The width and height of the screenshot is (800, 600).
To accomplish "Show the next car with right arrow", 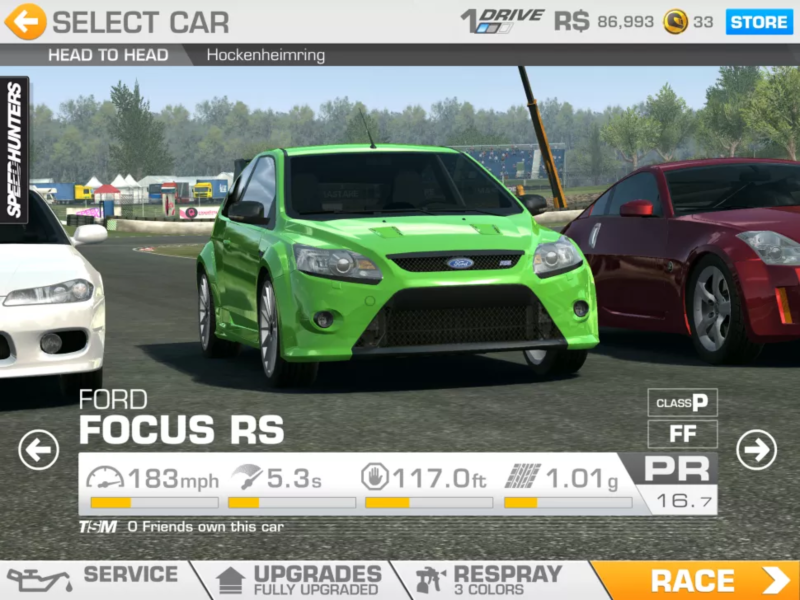I will click(757, 450).
